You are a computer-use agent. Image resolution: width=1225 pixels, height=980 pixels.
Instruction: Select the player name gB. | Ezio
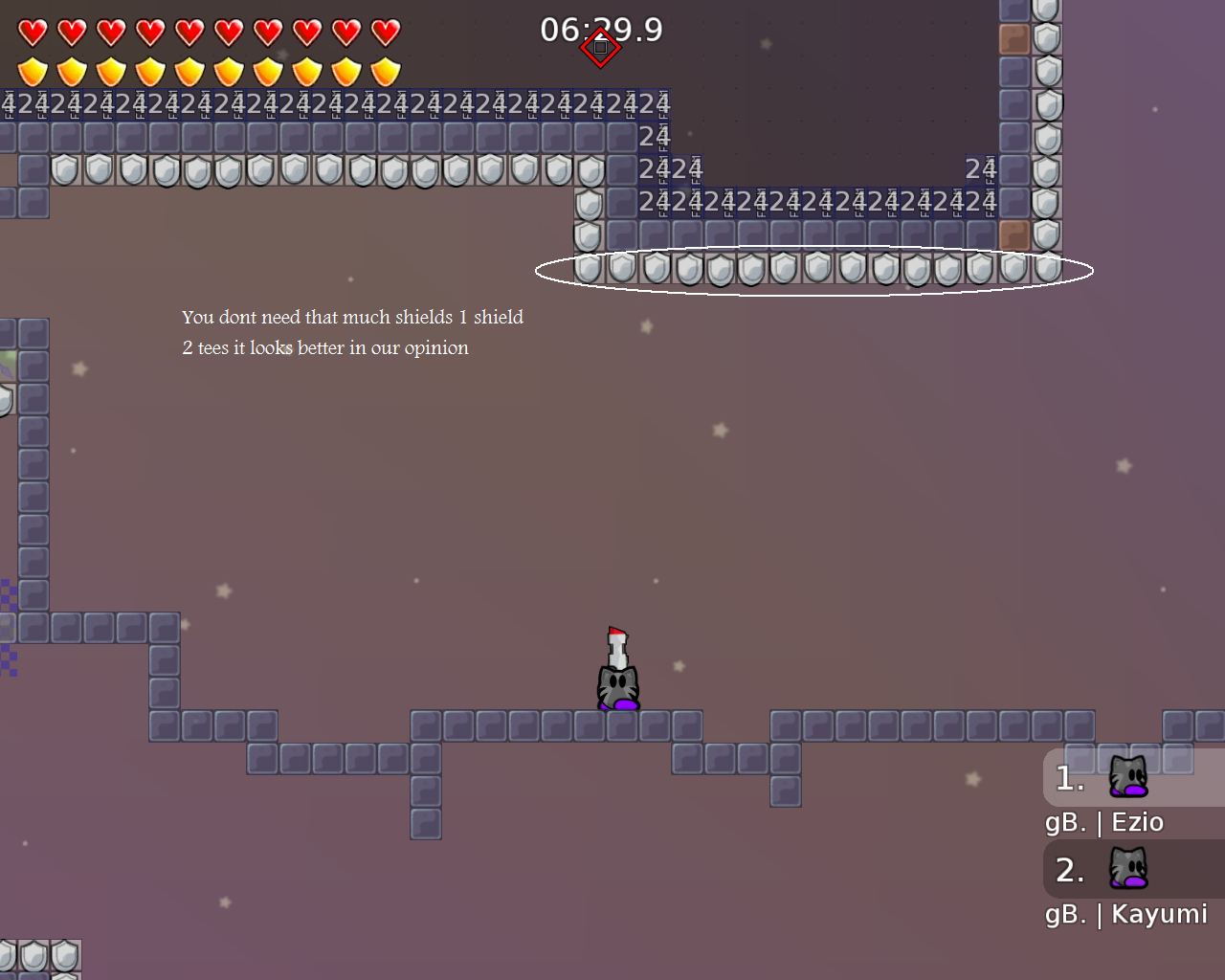1102,821
